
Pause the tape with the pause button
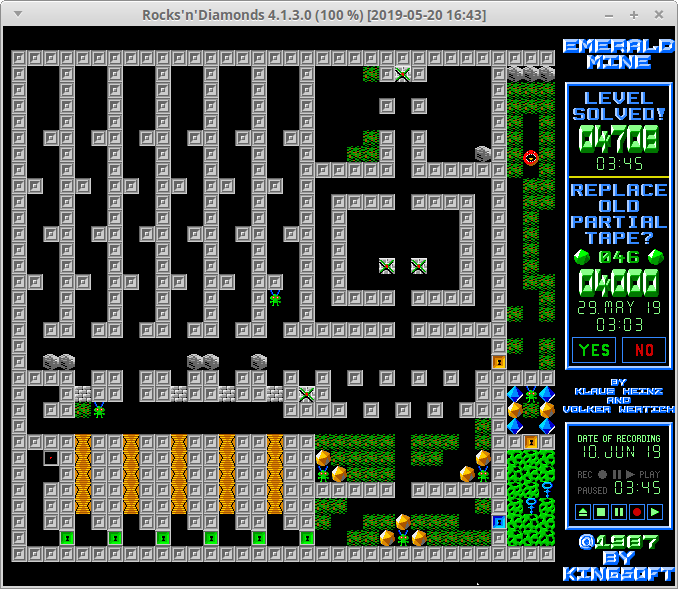pyautogui.click(x=619, y=512)
